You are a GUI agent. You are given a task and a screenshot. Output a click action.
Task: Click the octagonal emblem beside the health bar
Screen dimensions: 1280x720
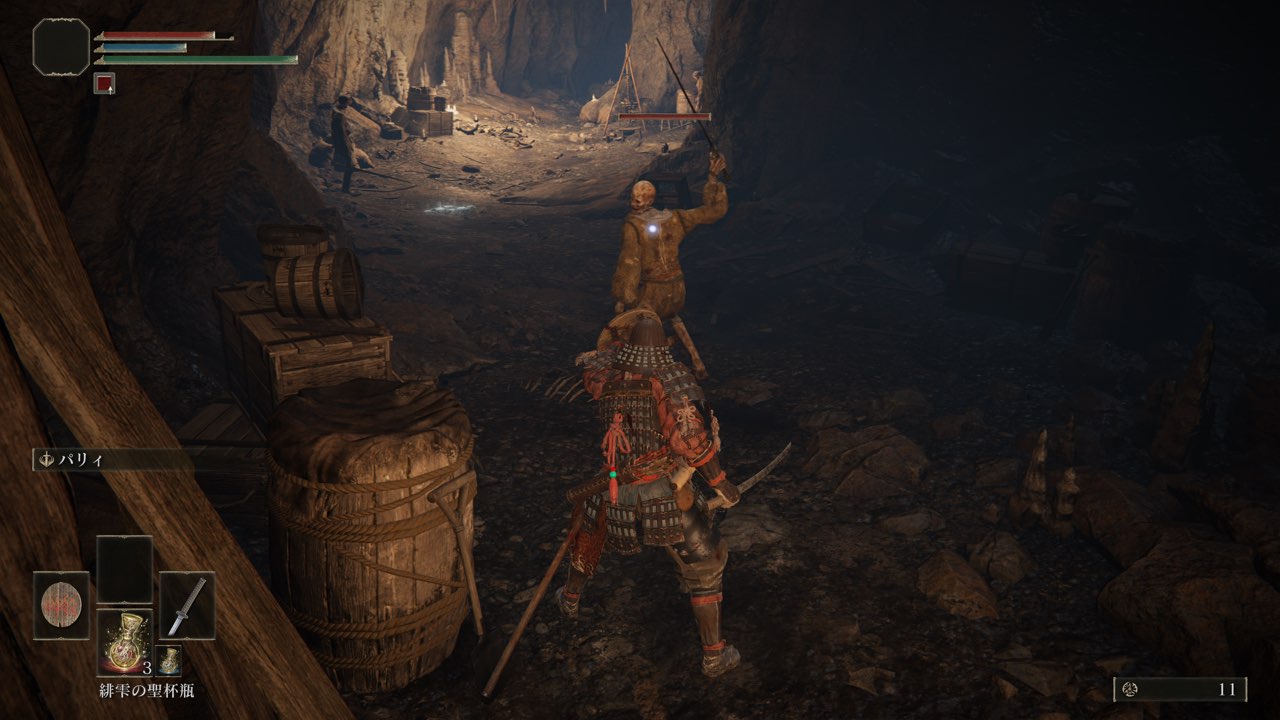tap(61, 47)
